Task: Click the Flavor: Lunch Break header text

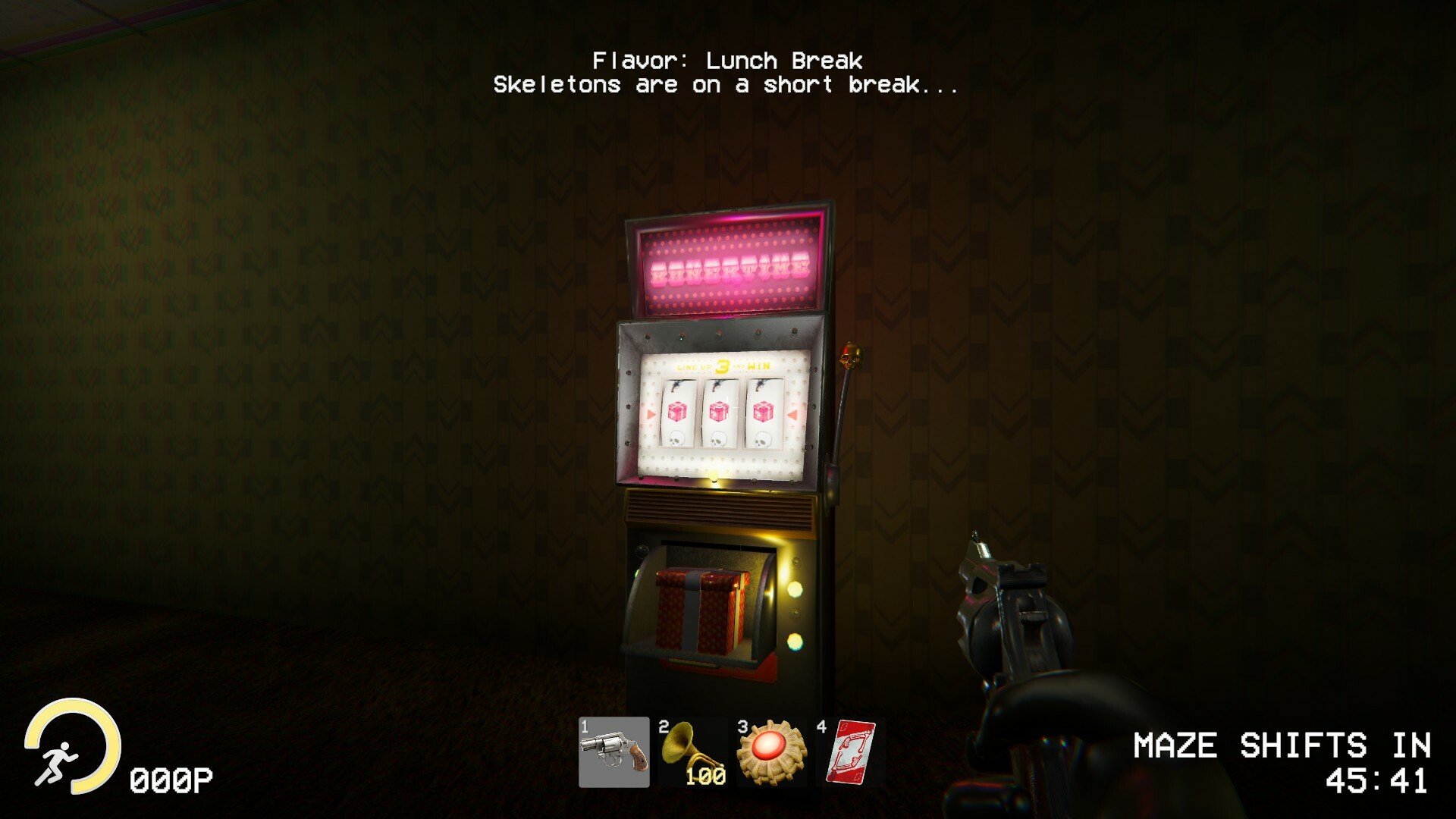Action: [x=728, y=61]
